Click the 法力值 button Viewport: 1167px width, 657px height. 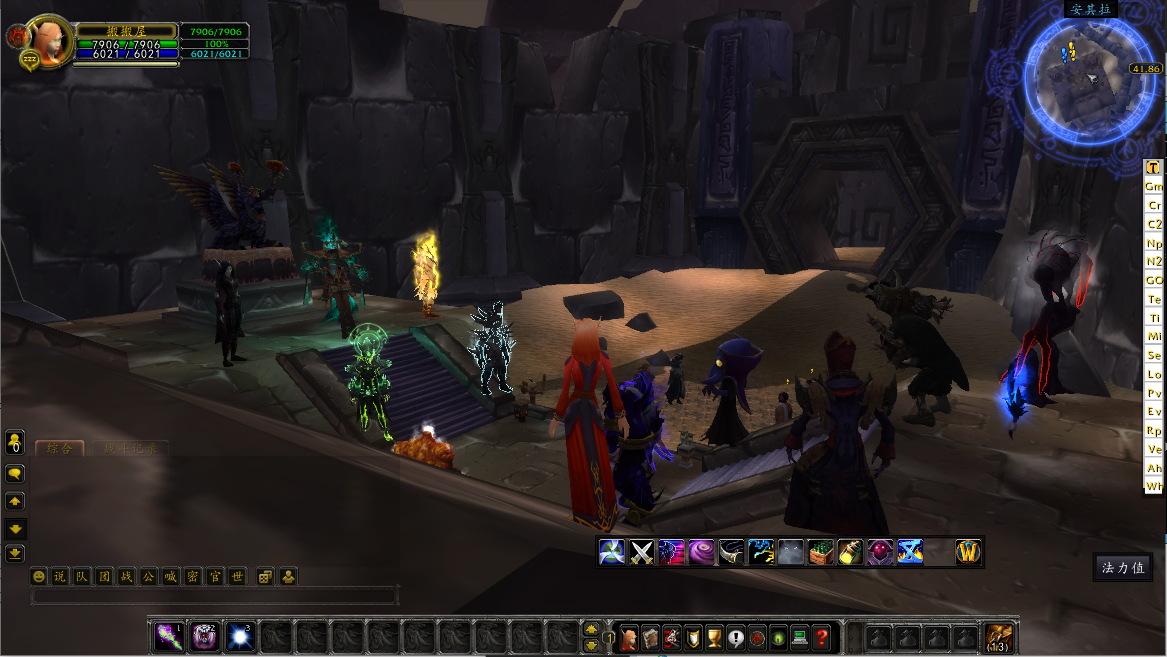[1123, 567]
